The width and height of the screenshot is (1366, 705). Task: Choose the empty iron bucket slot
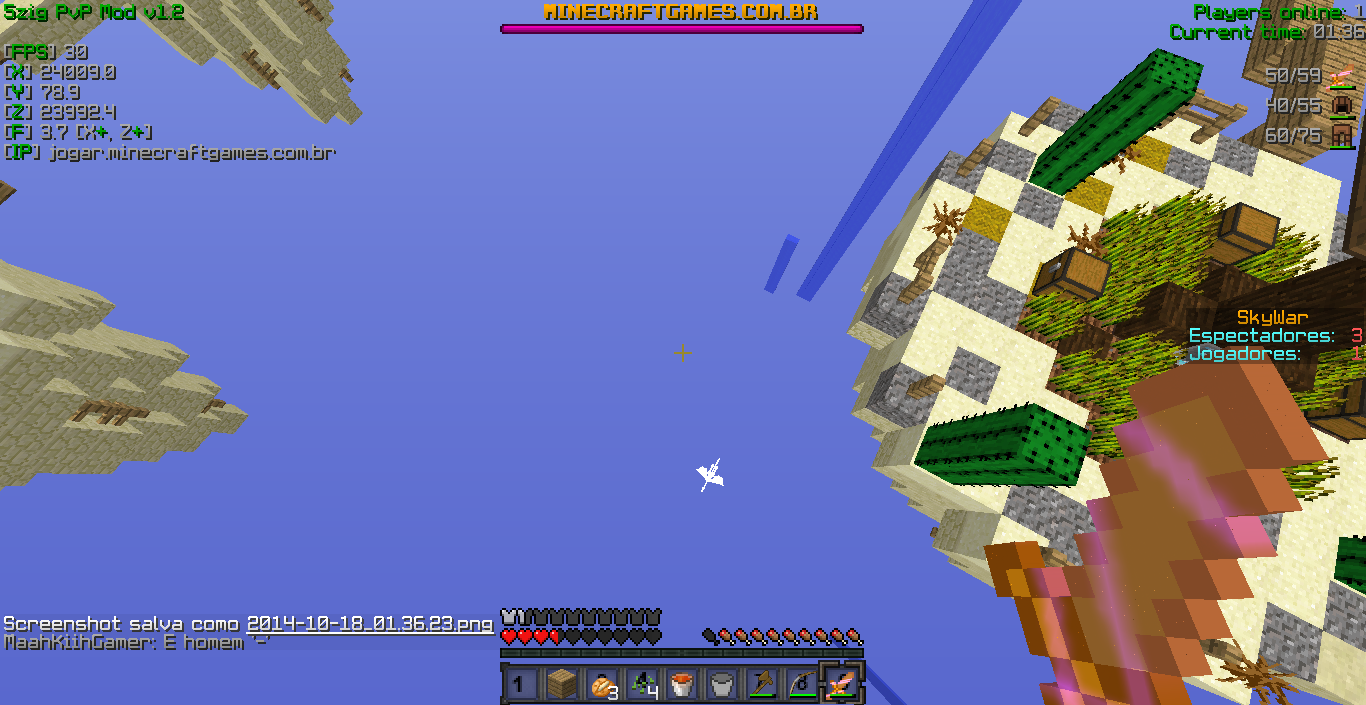pyautogui.click(x=721, y=684)
